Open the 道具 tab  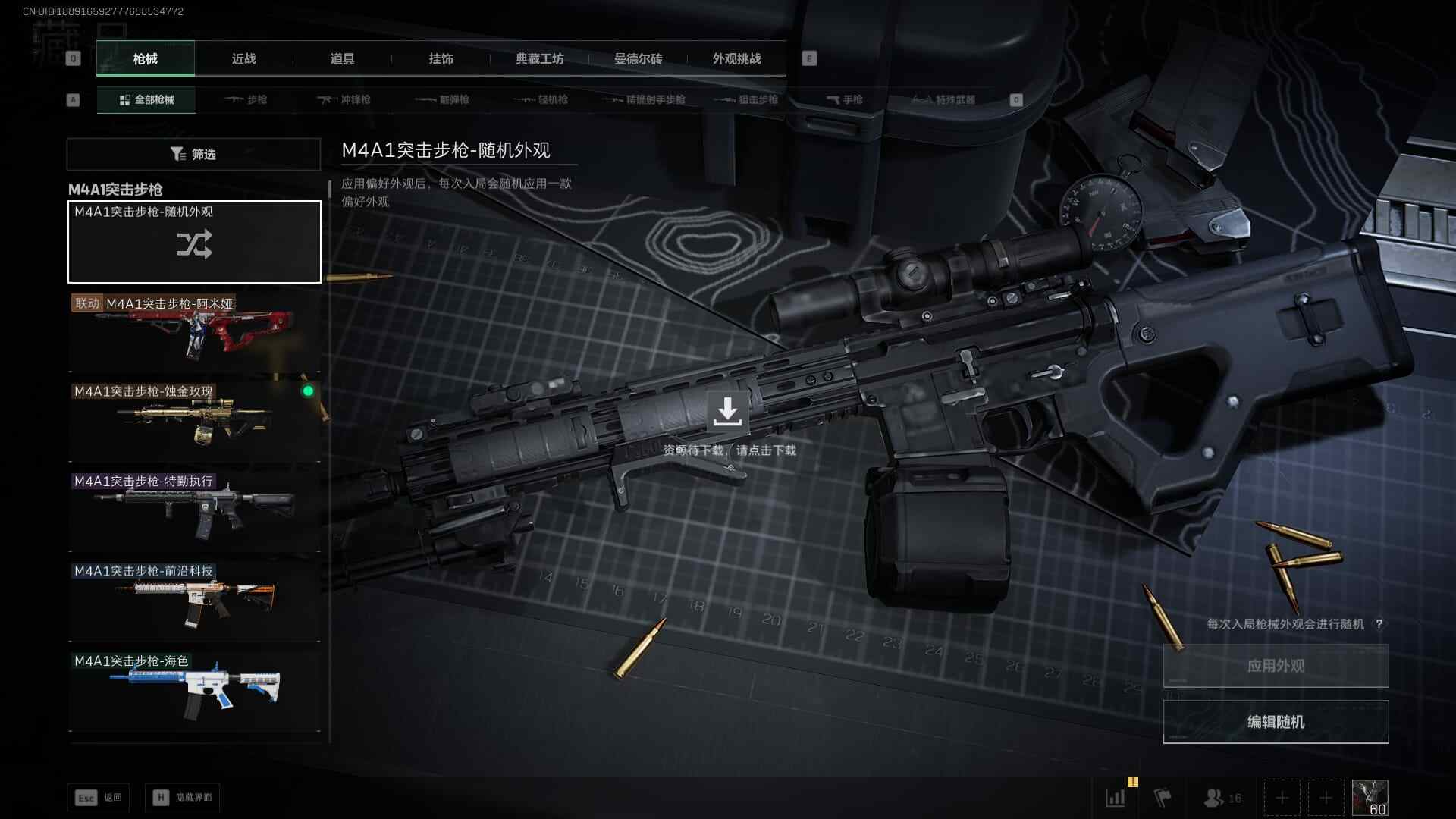click(x=342, y=59)
